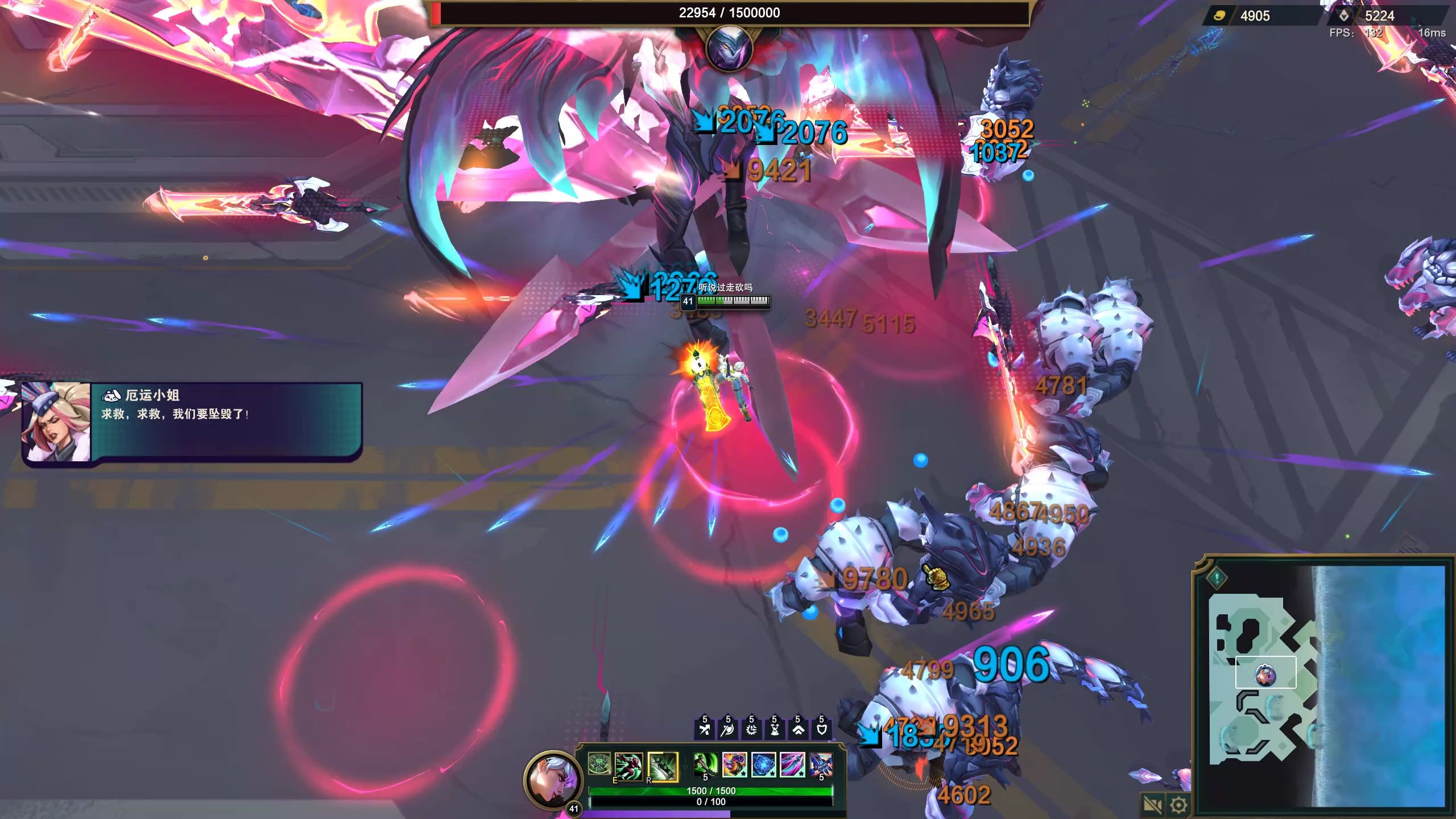This screenshot has height=819, width=1456.
Task: Click the crossed arrows stat upgrade icon
Action: pyautogui.click(x=705, y=729)
